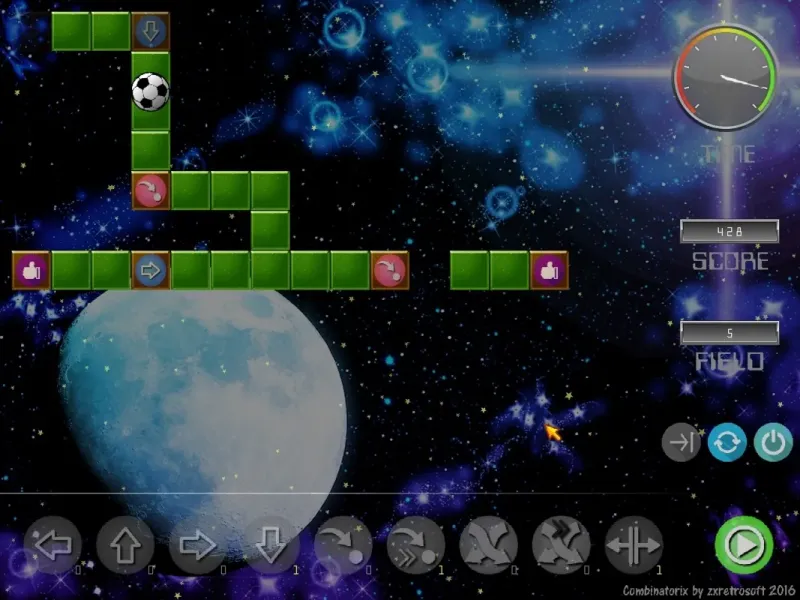The height and width of the screenshot is (600, 800).
Task: Select the fast jump tool with chevrons
Action: pyautogui.click(x=416, y=546)
